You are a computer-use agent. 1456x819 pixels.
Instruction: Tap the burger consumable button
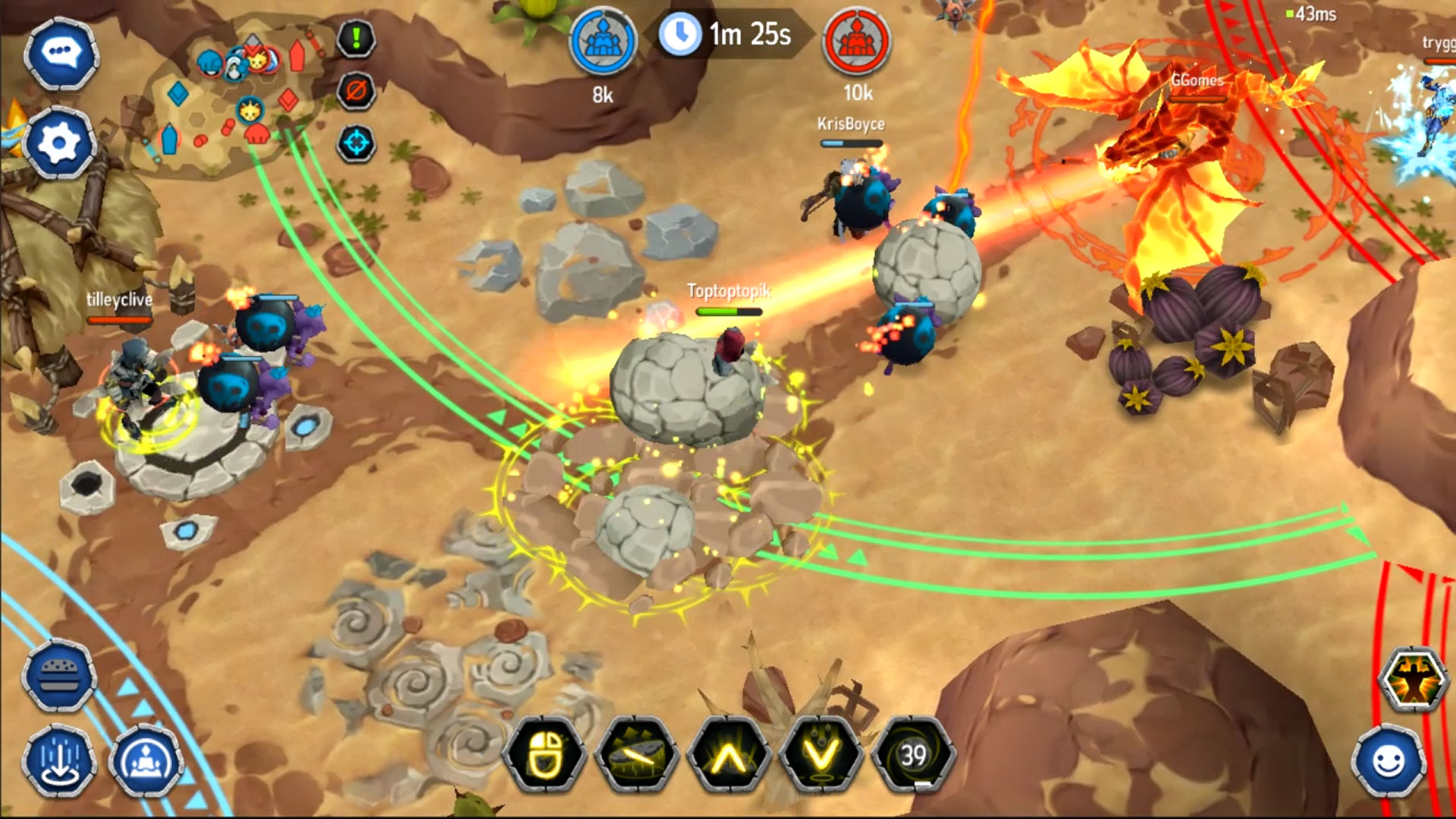click(59, 676)
